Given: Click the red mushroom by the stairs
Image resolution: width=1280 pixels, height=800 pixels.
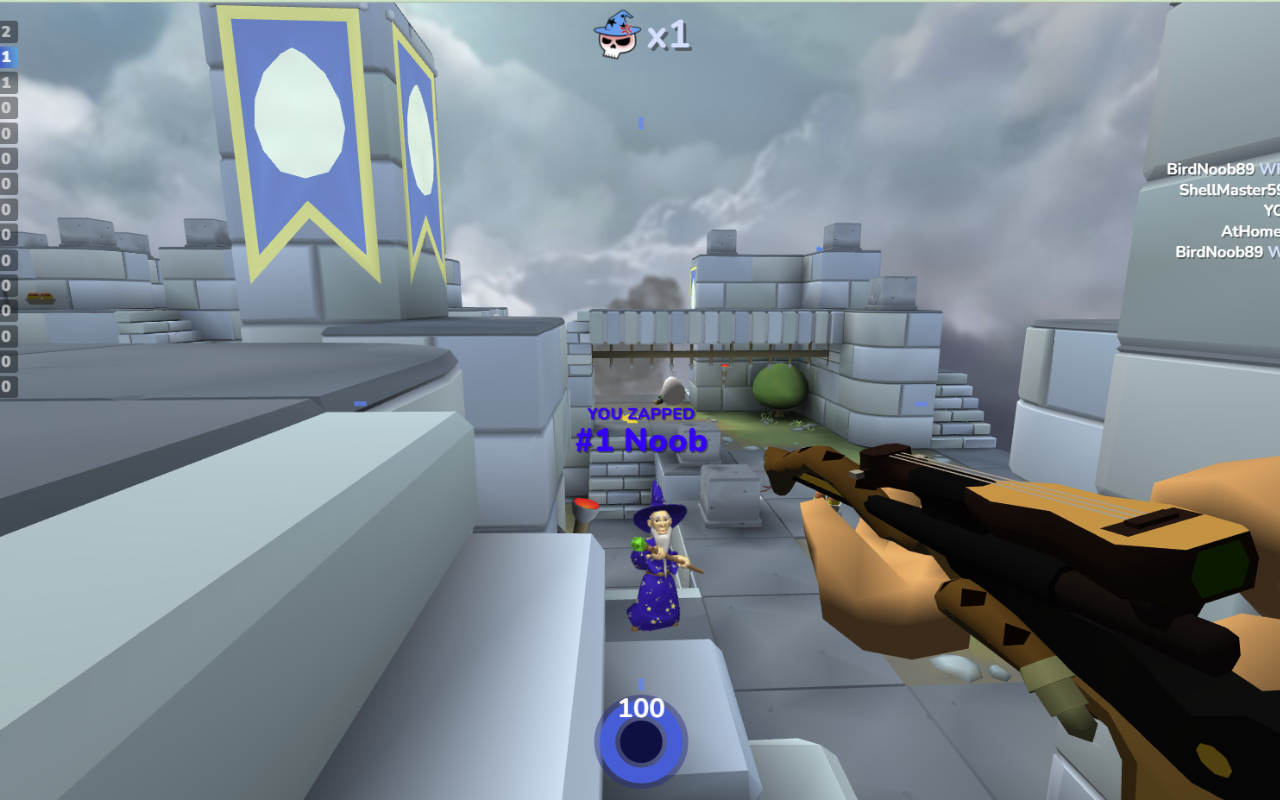Looking at the screenshot, I should [585, 505].
